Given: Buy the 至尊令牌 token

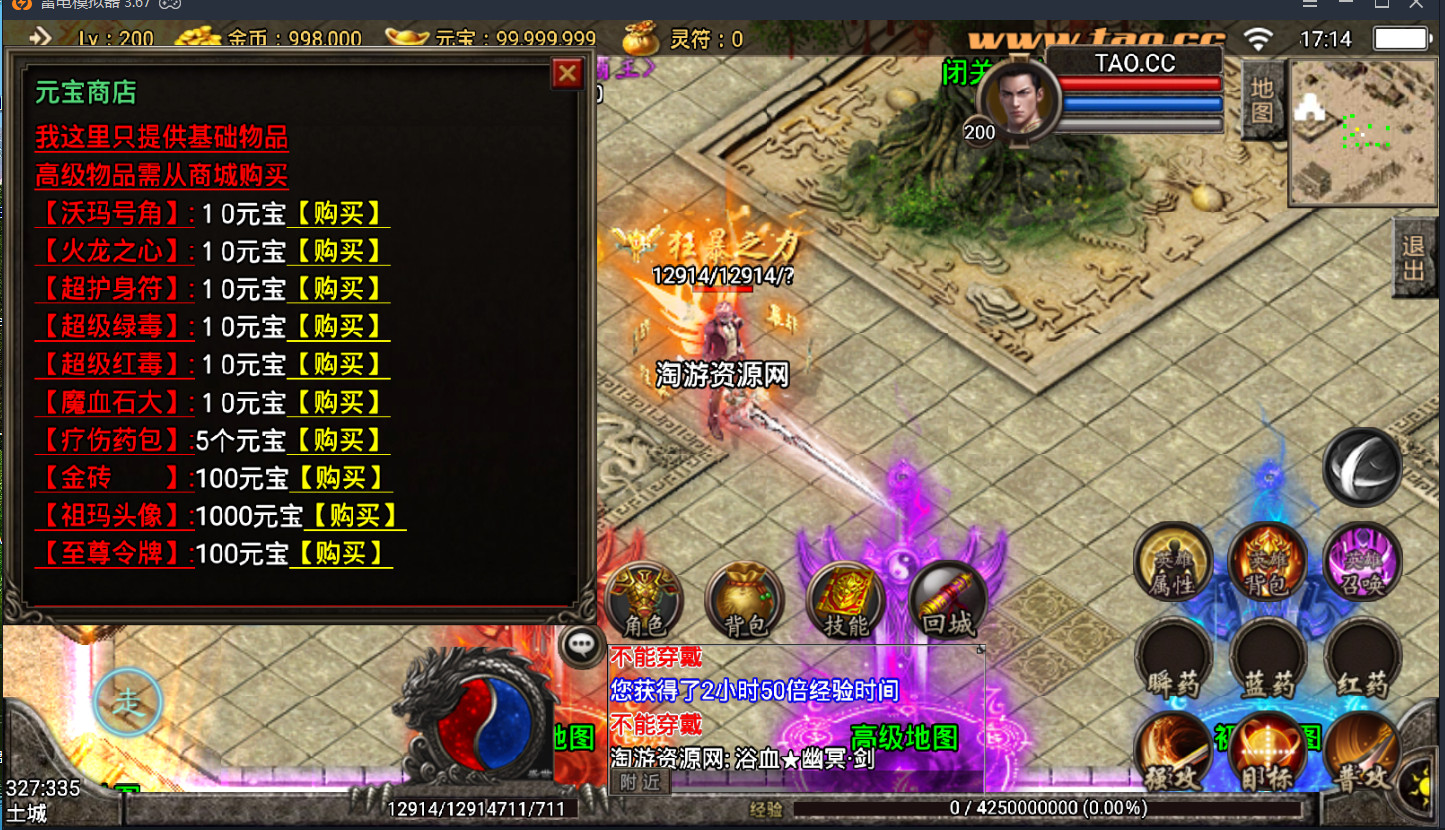Looking at the screenshot, I should tap(340, 553).
